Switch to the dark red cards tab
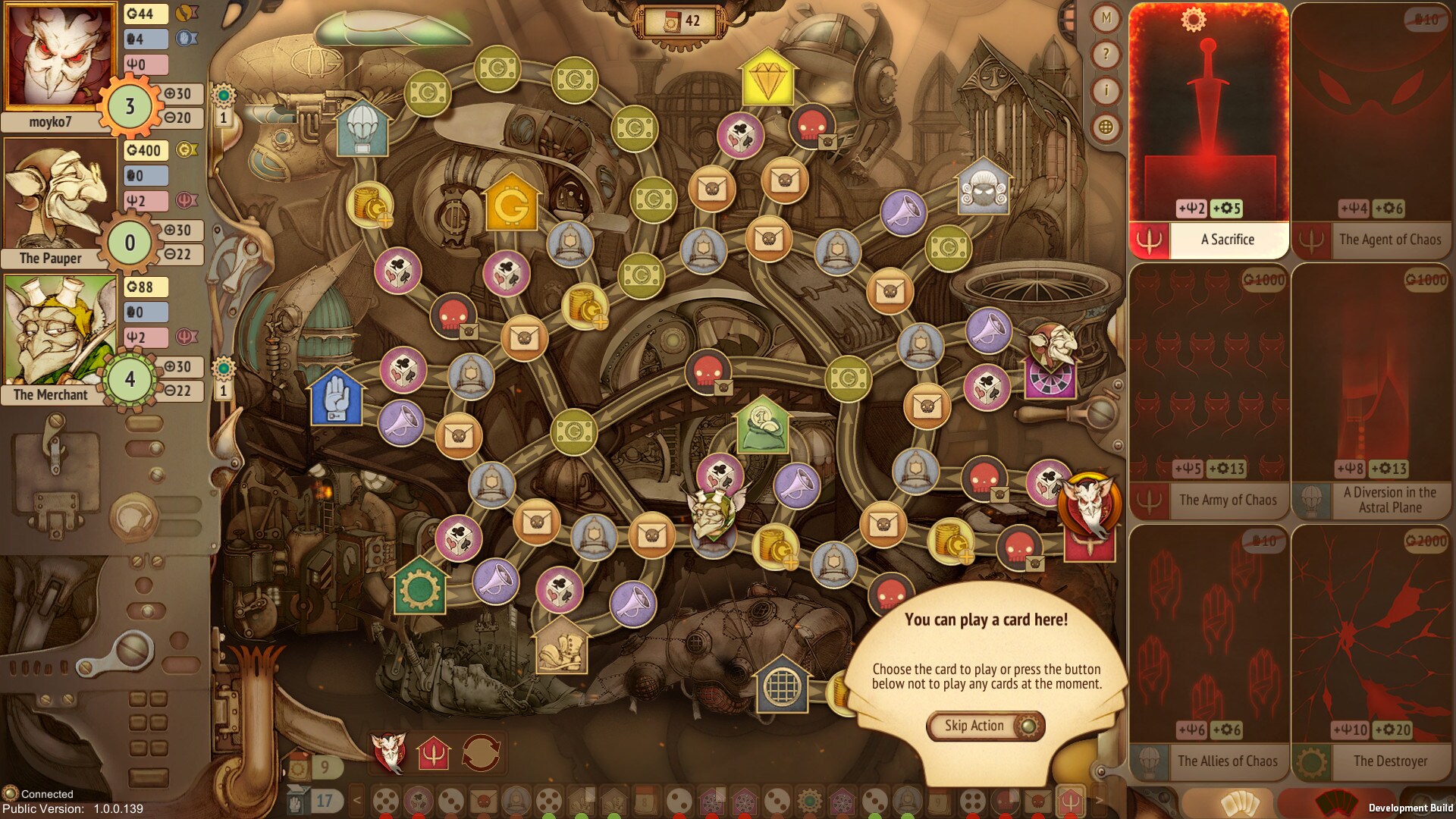 (1335, 804)
